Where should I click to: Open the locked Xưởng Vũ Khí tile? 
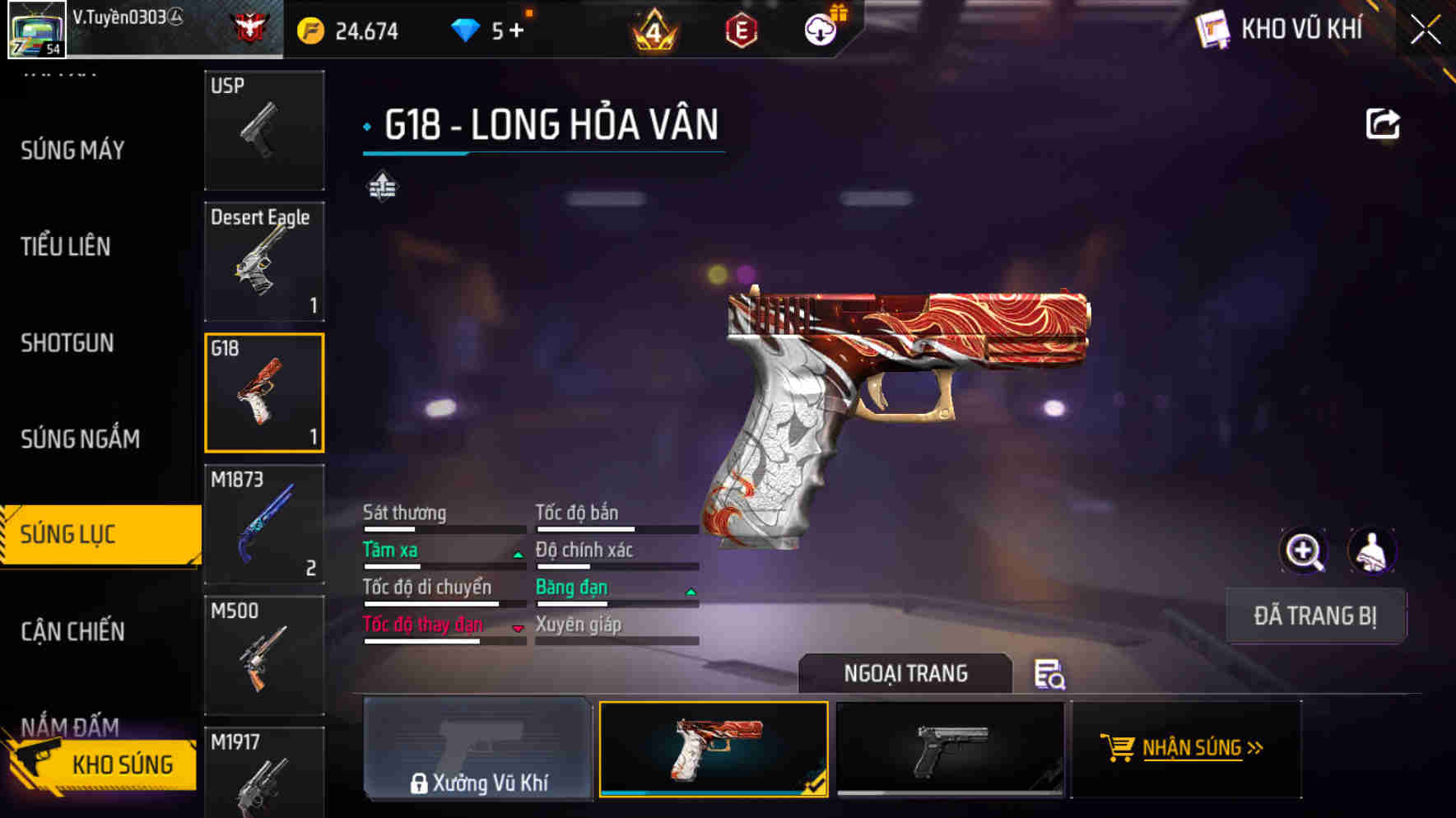tap(477, 749)
